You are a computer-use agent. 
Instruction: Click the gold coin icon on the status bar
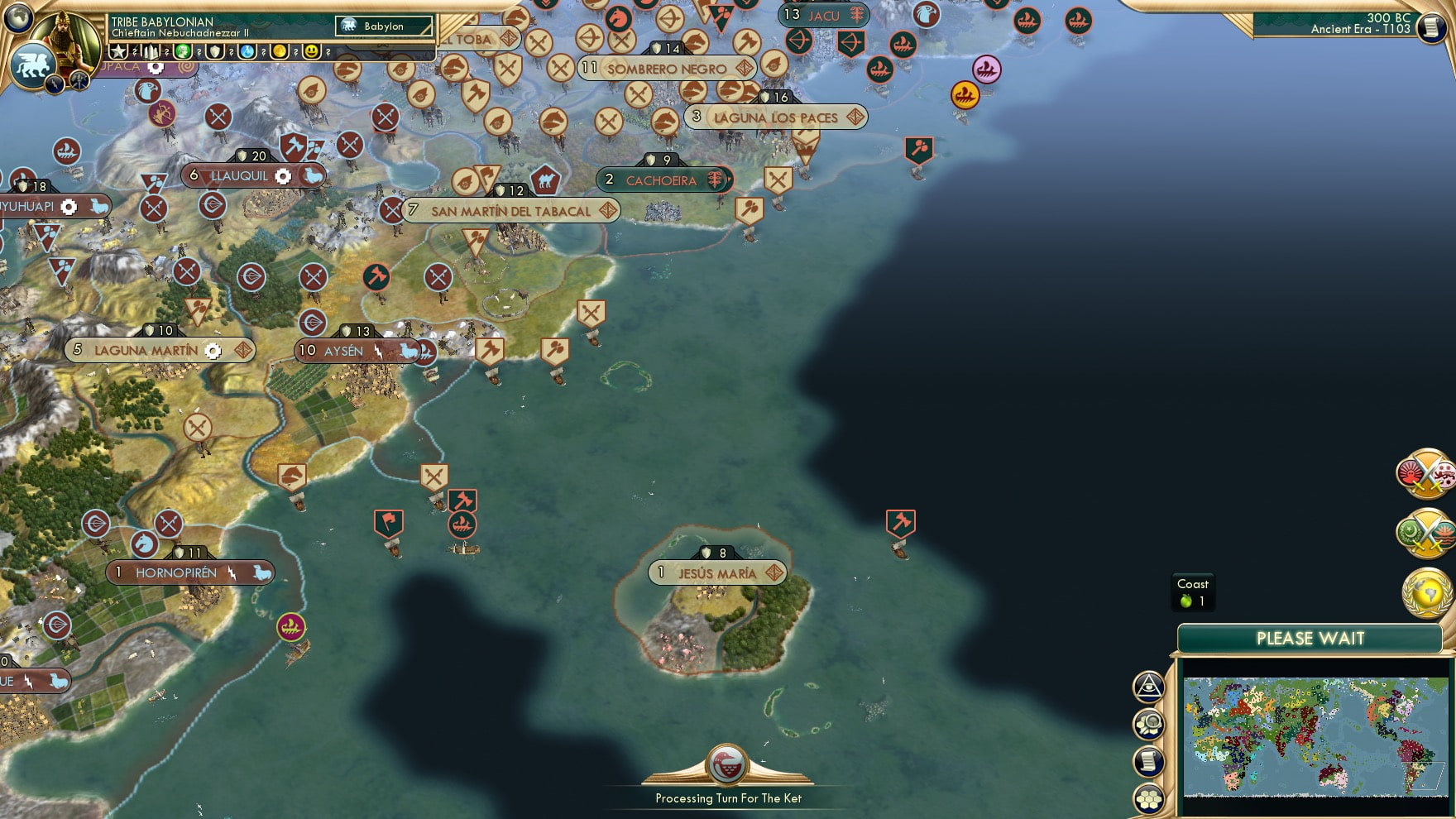pyautogui.click(x=280, y=51)
